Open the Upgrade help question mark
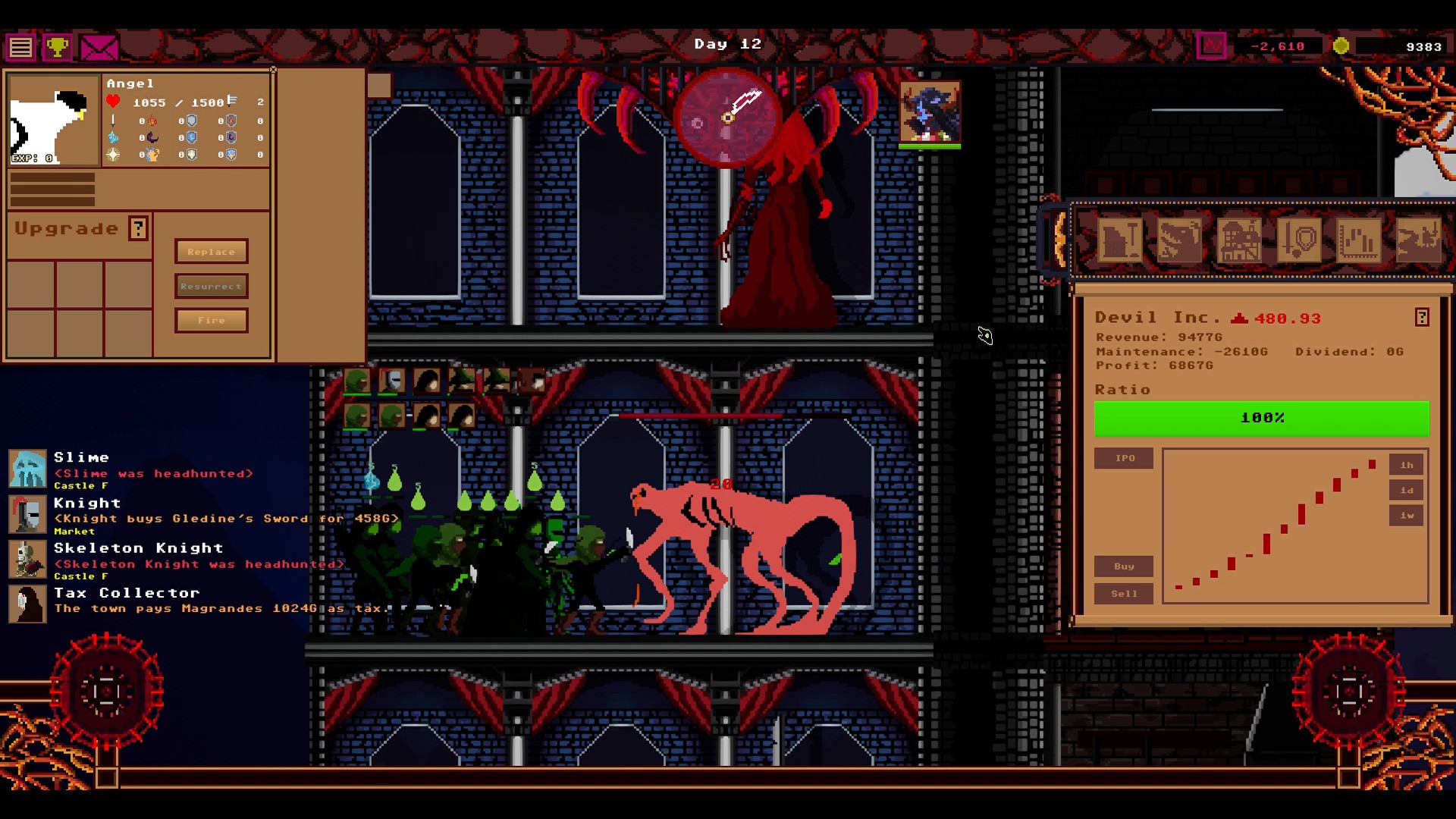Screen dimensions: 1456x819 tap(138, 228)
